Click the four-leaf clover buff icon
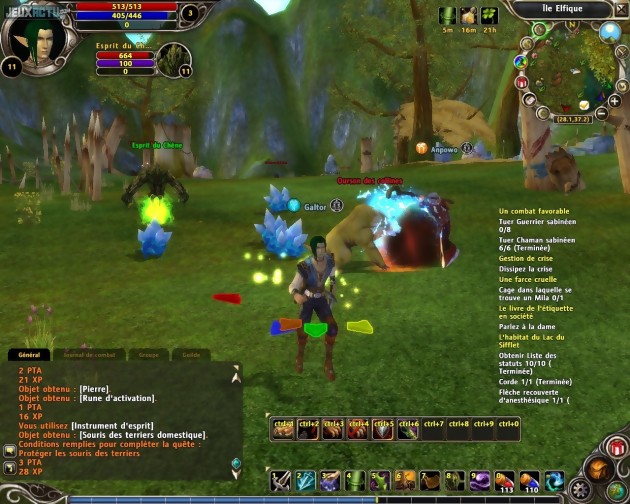The width and height of the screenshot is (630, 504). tap(490, 16)
